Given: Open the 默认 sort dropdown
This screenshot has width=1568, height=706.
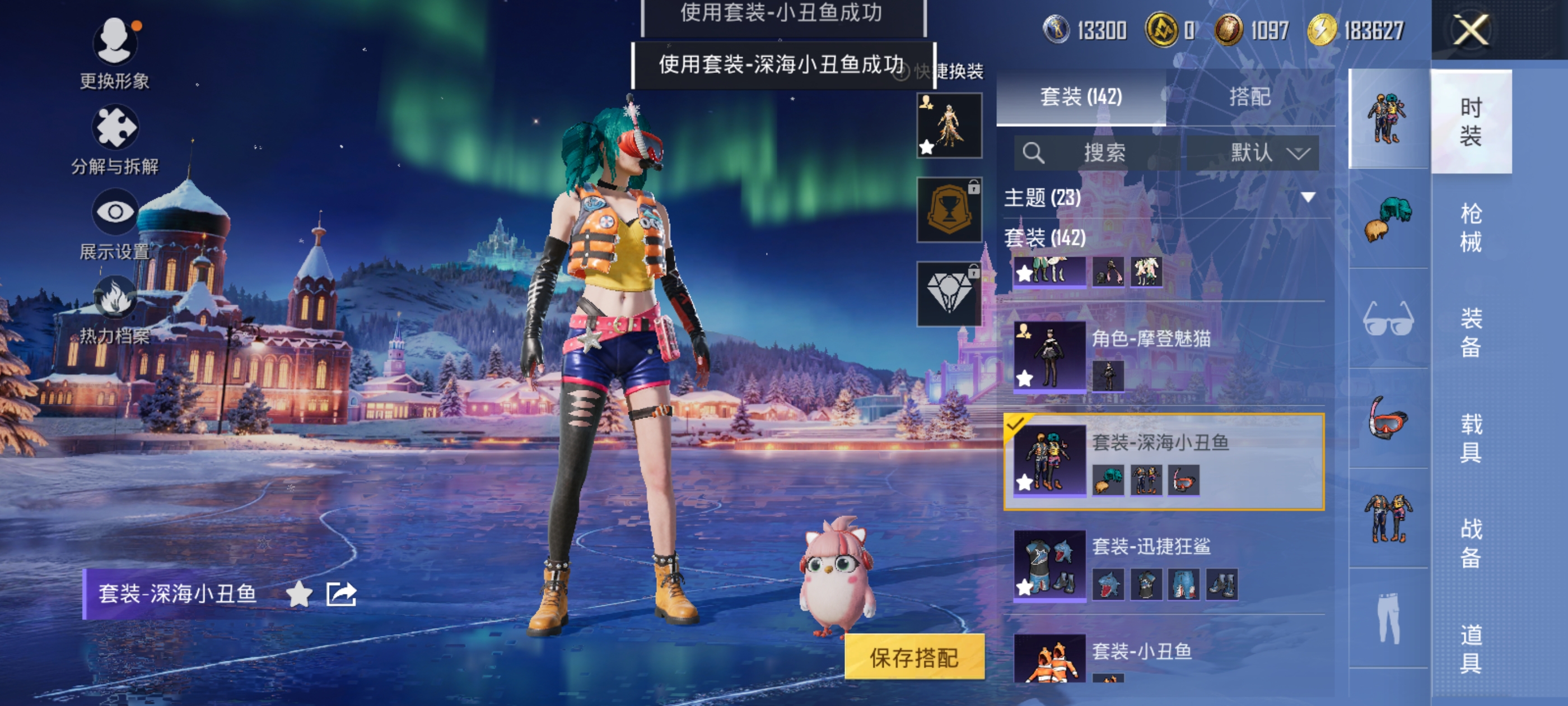Looking at the screenshot, I should [1253, 152].
